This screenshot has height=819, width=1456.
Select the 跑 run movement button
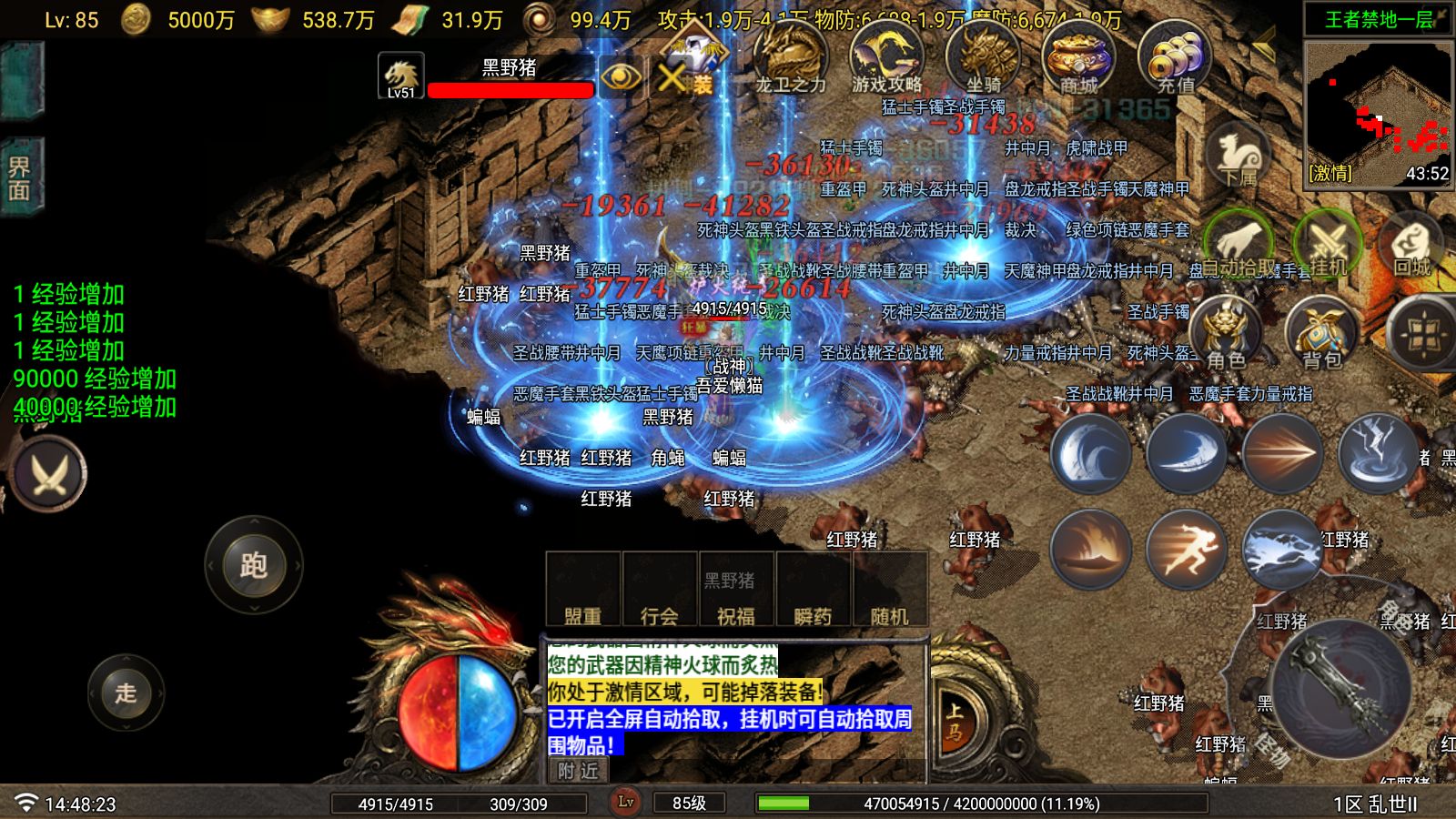[253, 565]
